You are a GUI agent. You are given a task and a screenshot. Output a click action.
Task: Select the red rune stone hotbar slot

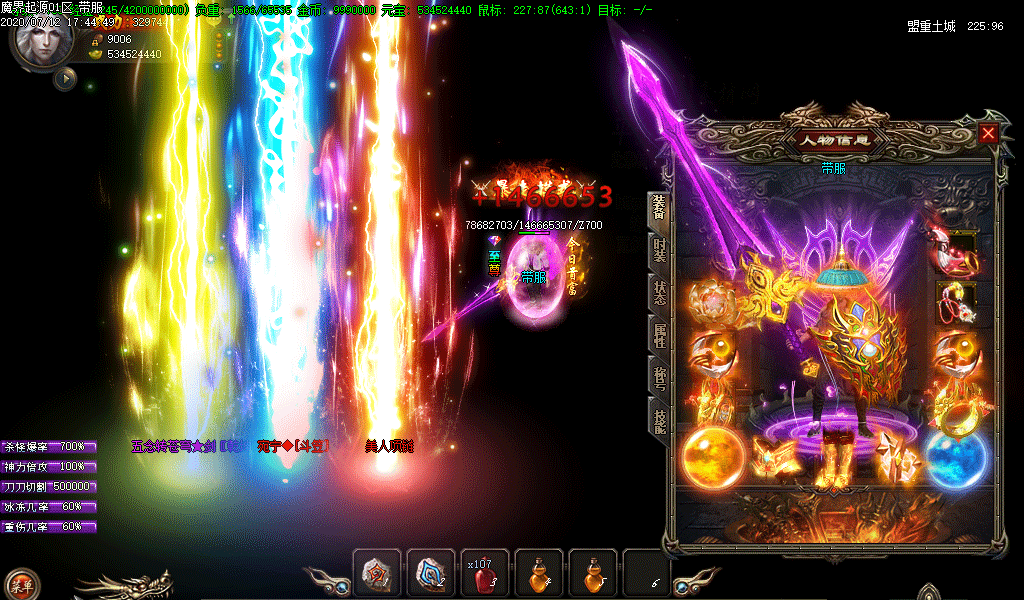click(377, 574)
